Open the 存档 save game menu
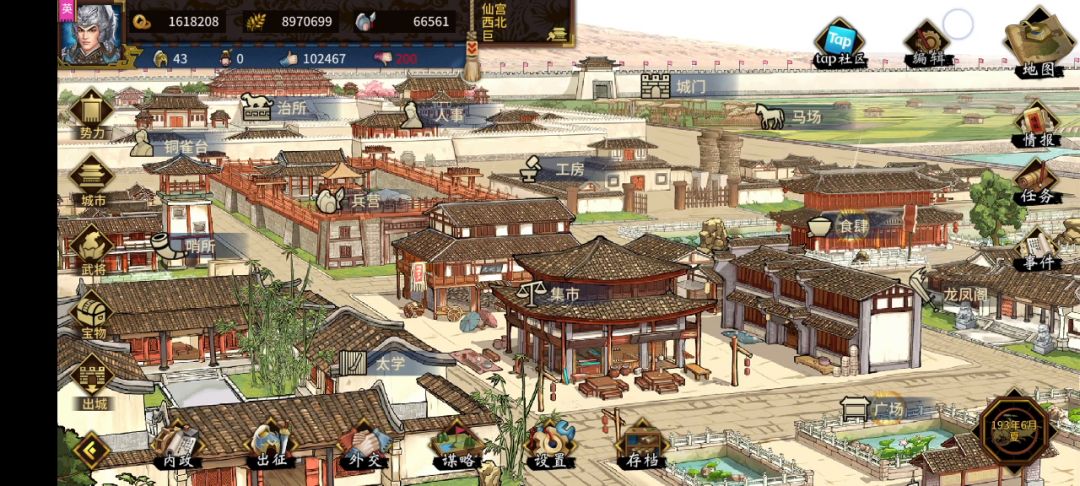 tap(642, 446)
